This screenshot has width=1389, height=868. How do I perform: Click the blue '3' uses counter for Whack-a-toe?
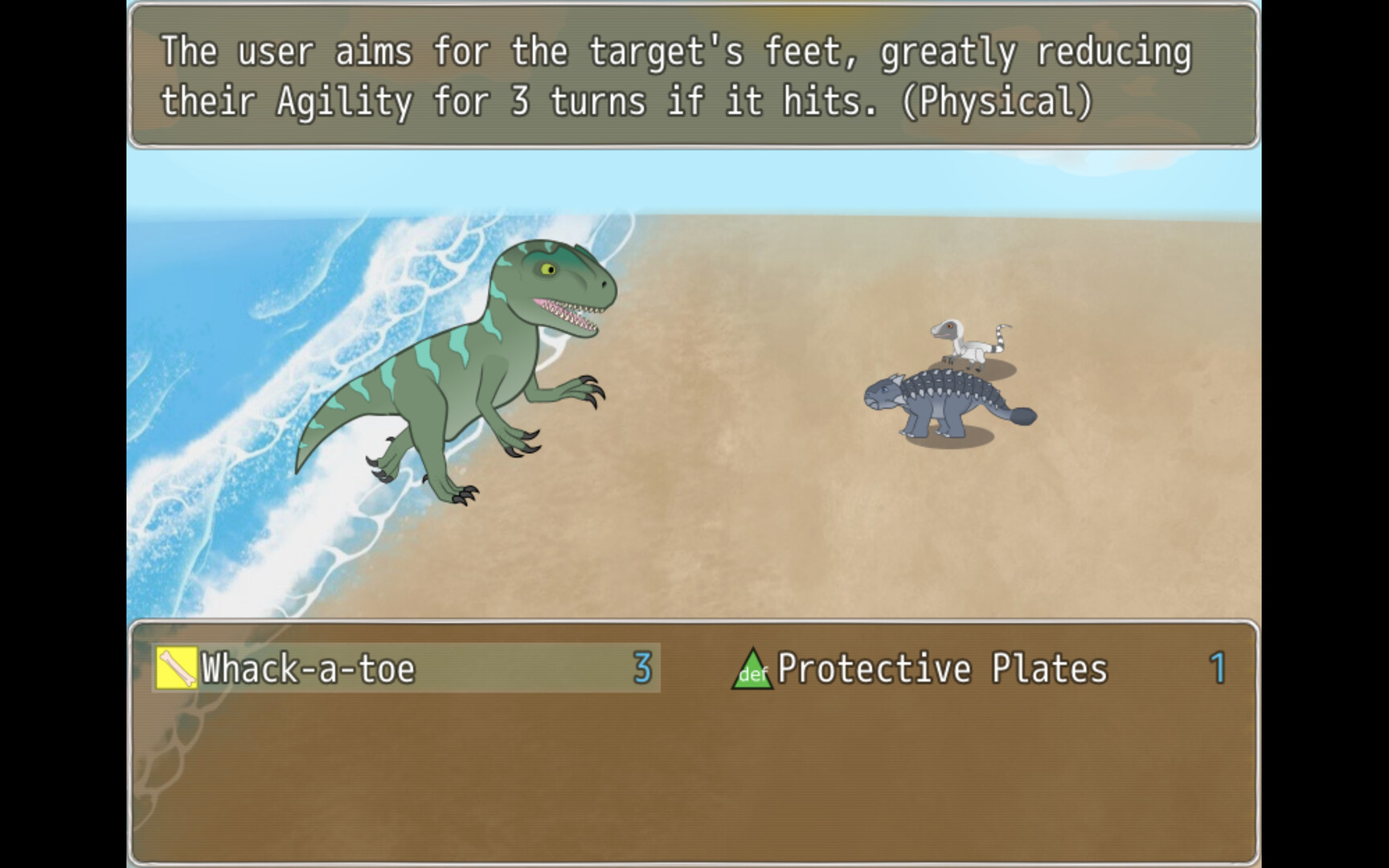(643, 667)
